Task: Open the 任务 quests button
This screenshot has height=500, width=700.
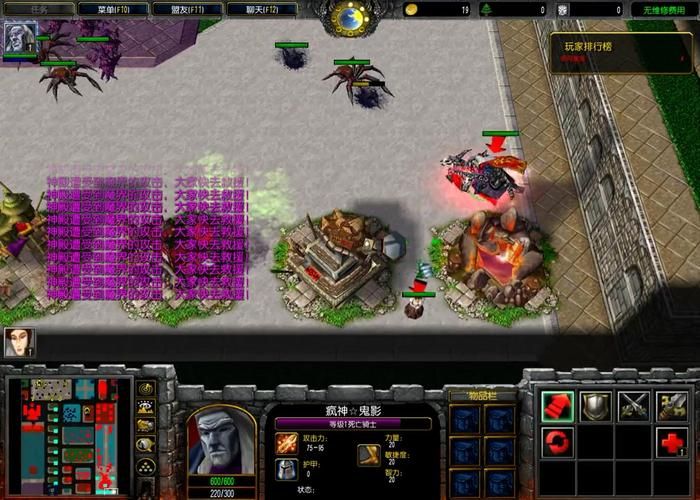Action: pyautogui.click(x=39, y=9)
